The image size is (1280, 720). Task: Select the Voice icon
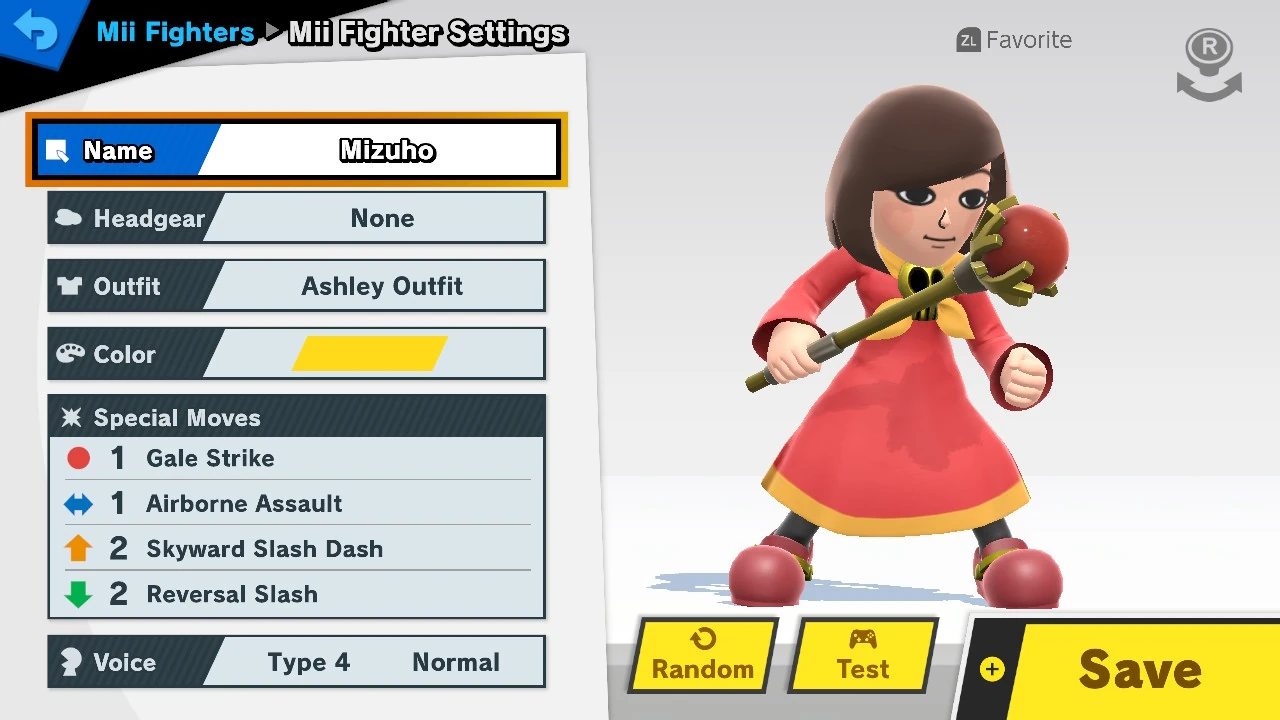point(71,661)
